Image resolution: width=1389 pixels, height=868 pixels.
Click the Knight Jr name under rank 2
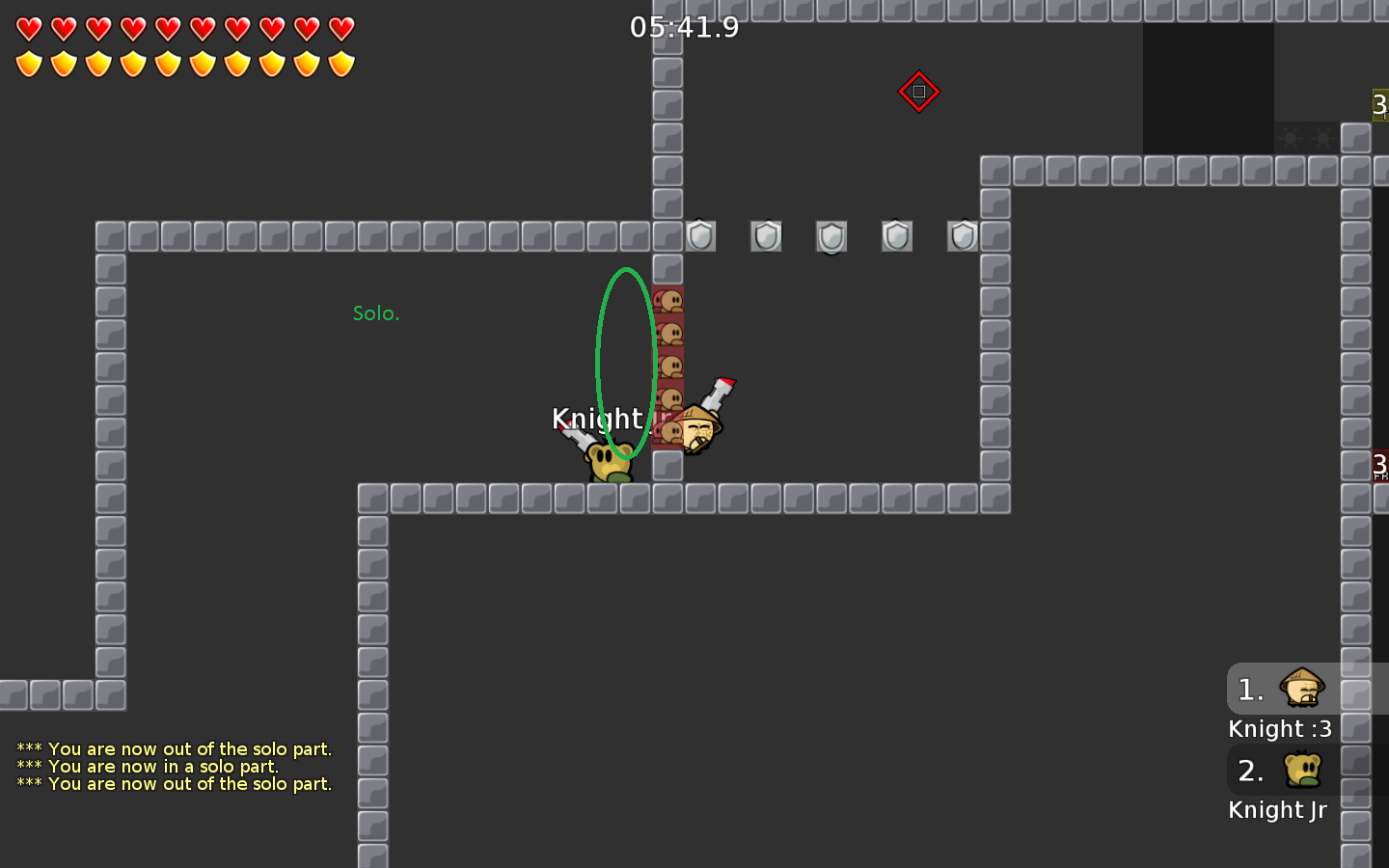point(1277,810)
